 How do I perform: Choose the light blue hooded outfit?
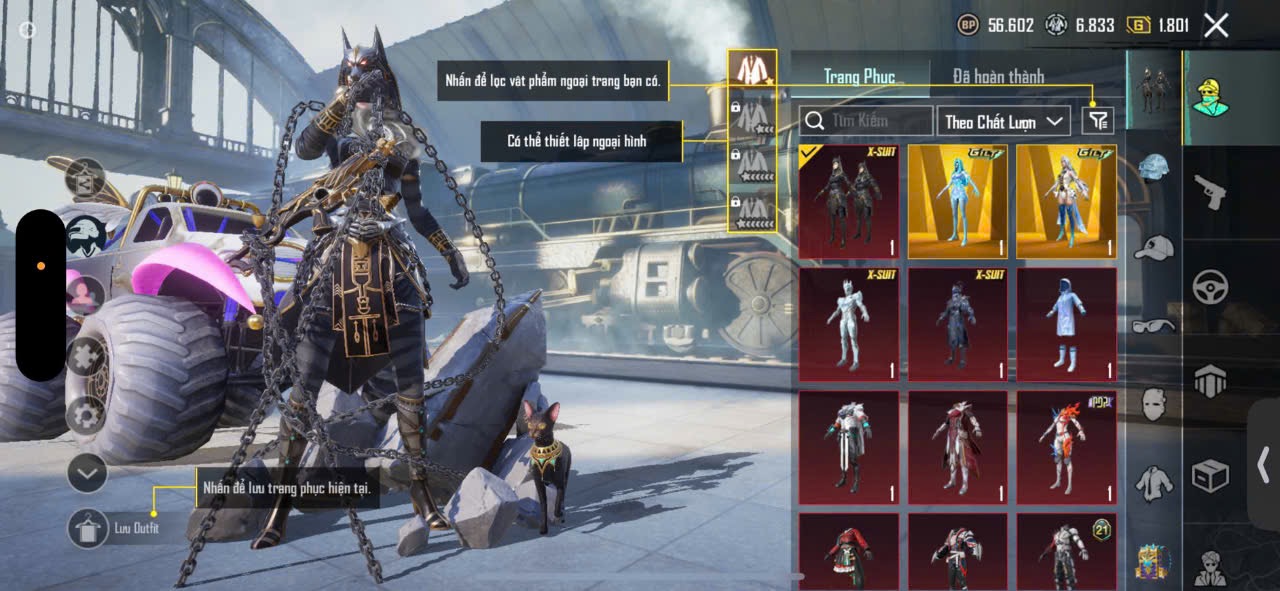pyautogui.click(x=1066, y=325)
